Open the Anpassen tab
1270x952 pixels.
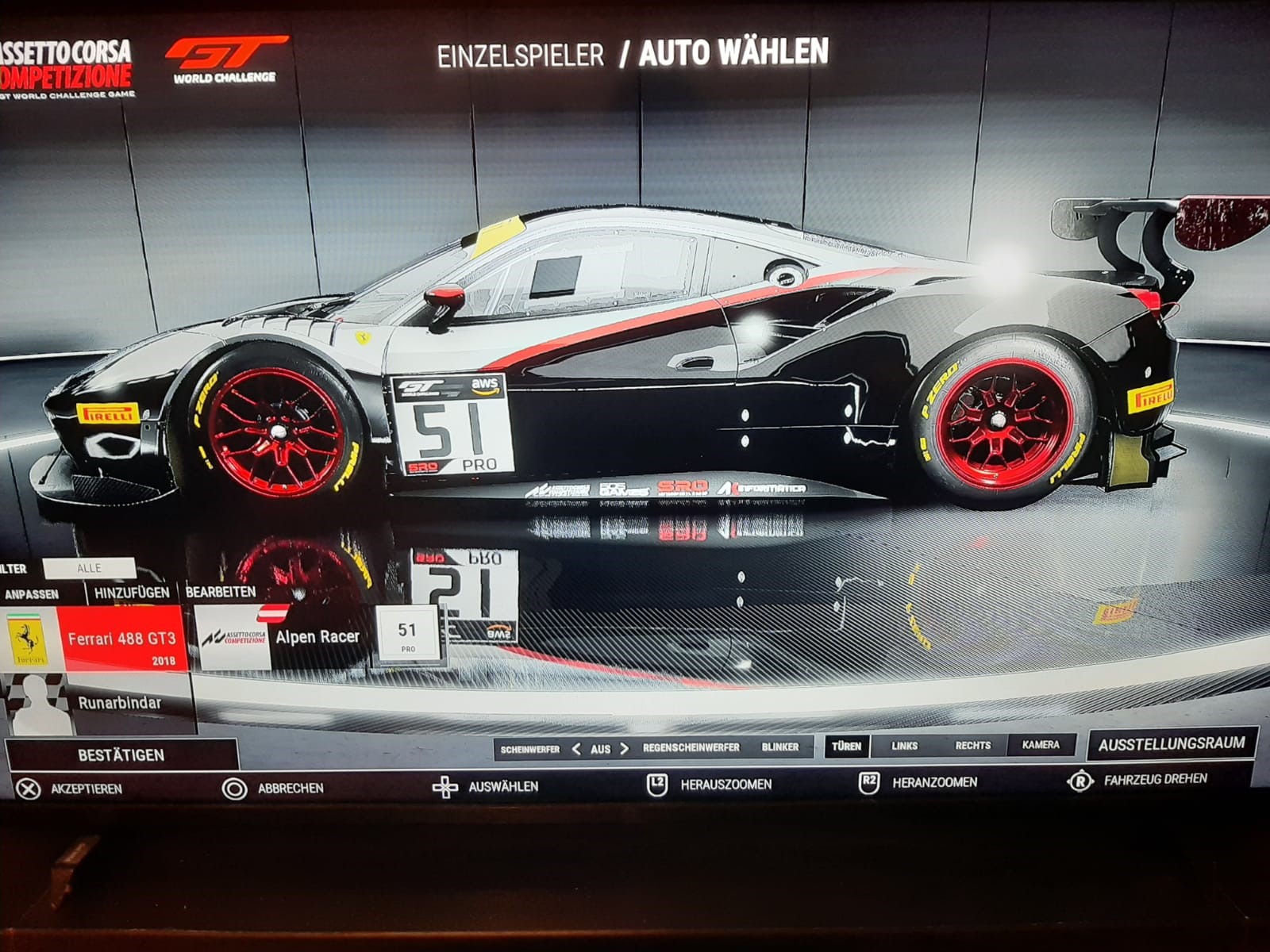(32, 593)
